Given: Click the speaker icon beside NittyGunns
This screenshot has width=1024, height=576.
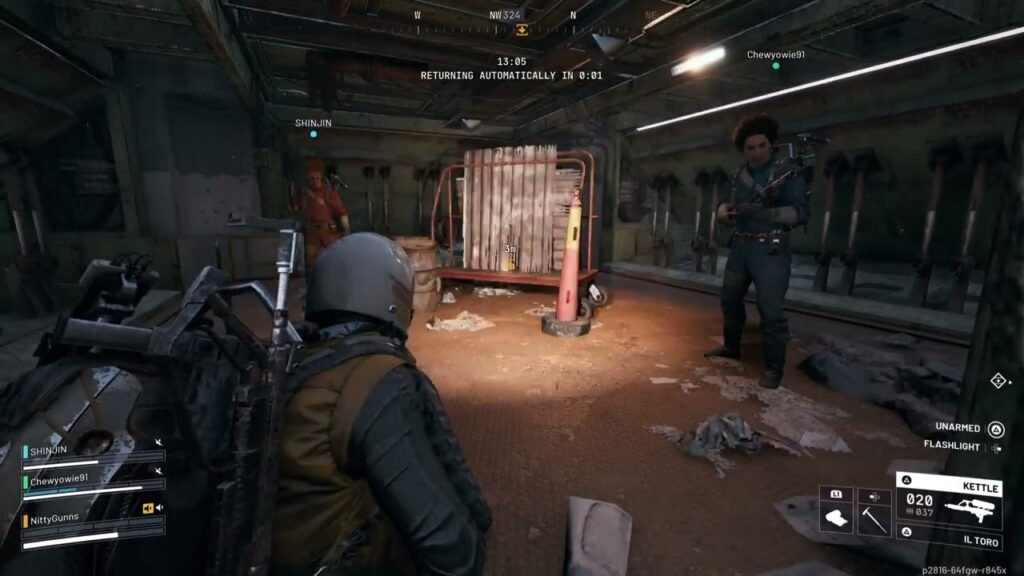Looking at the screenshot, I should point(149,508).
